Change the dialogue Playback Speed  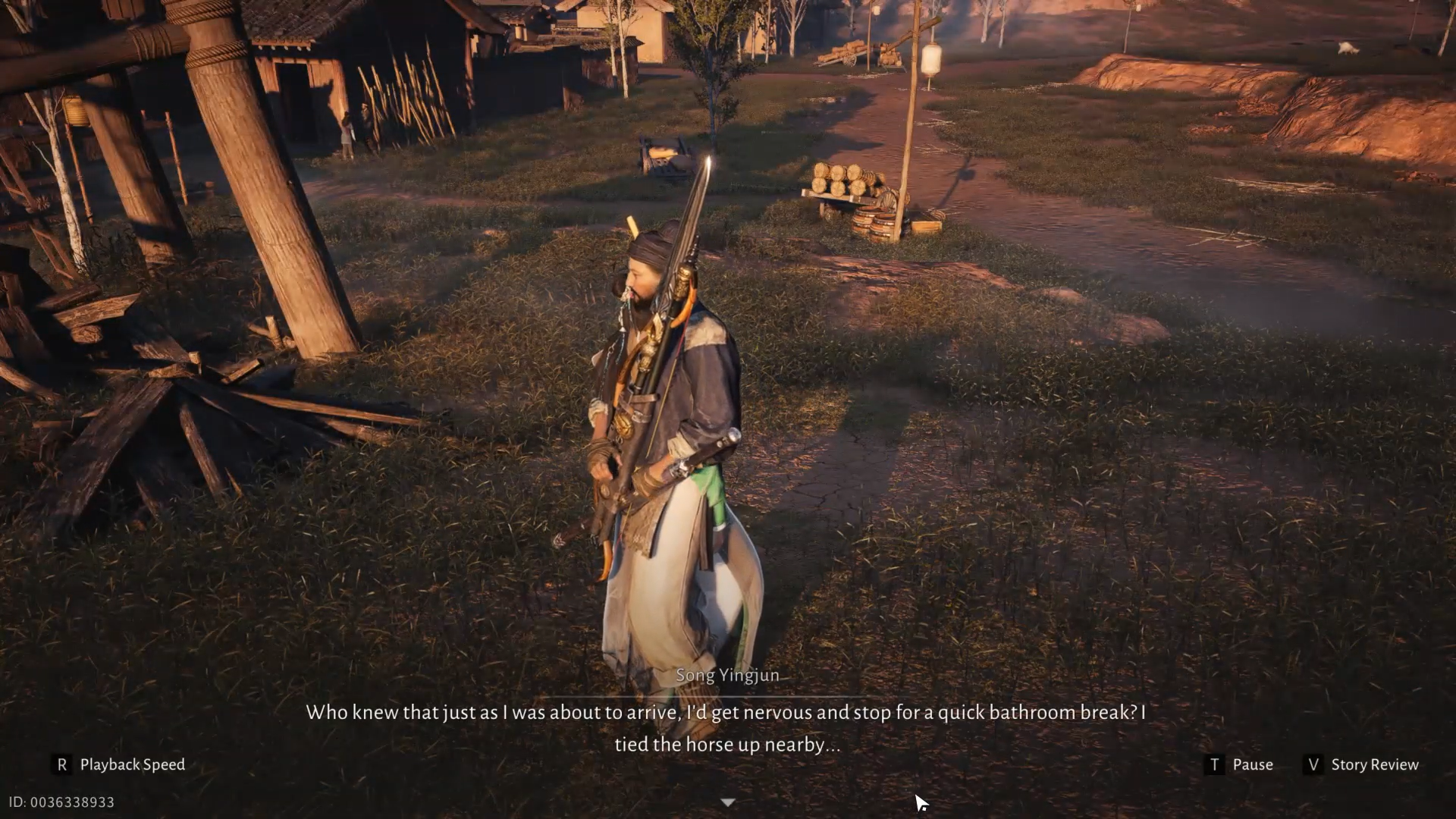click(x=121, y=764)
